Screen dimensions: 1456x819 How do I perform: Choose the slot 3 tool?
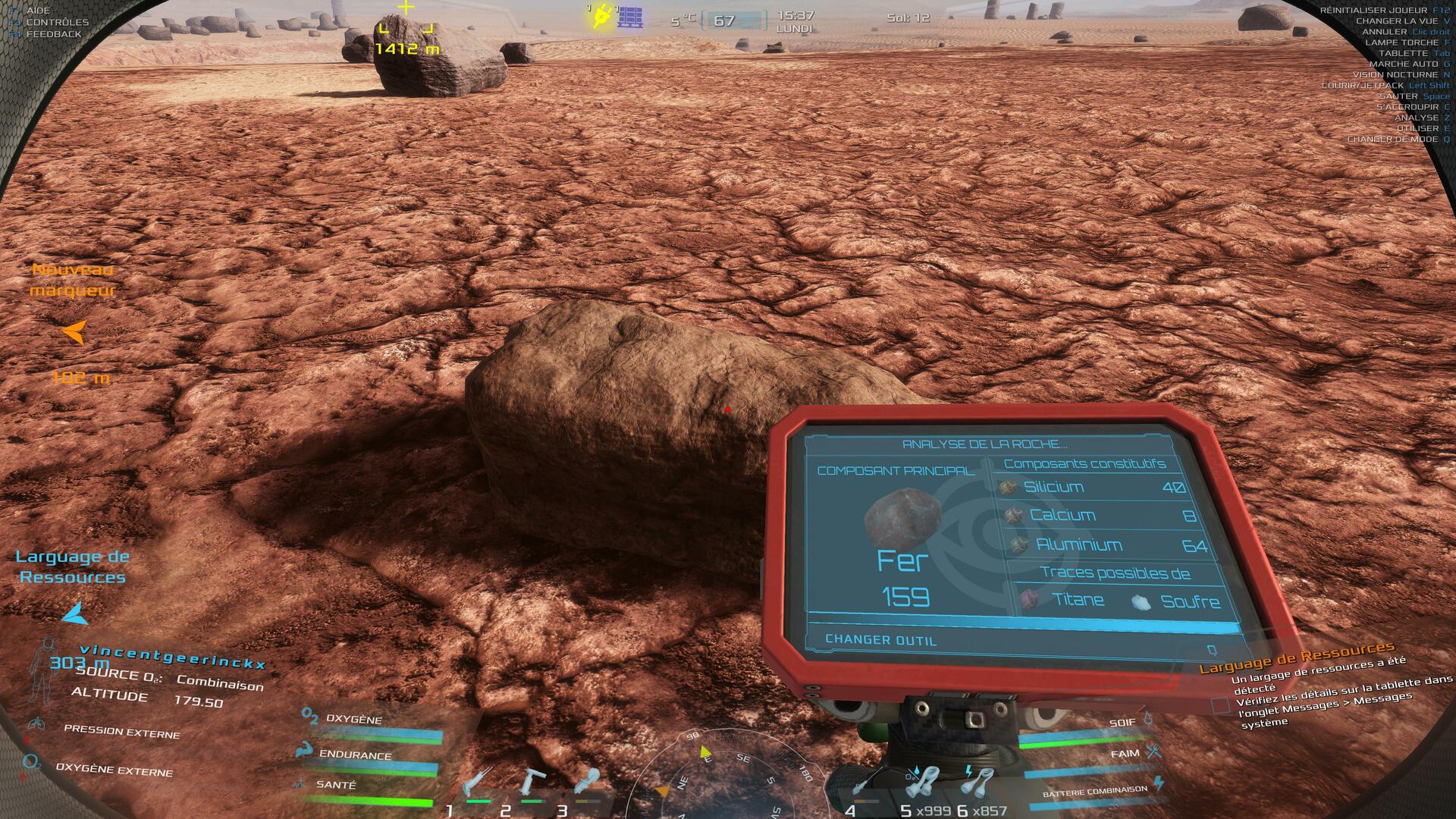587,785
